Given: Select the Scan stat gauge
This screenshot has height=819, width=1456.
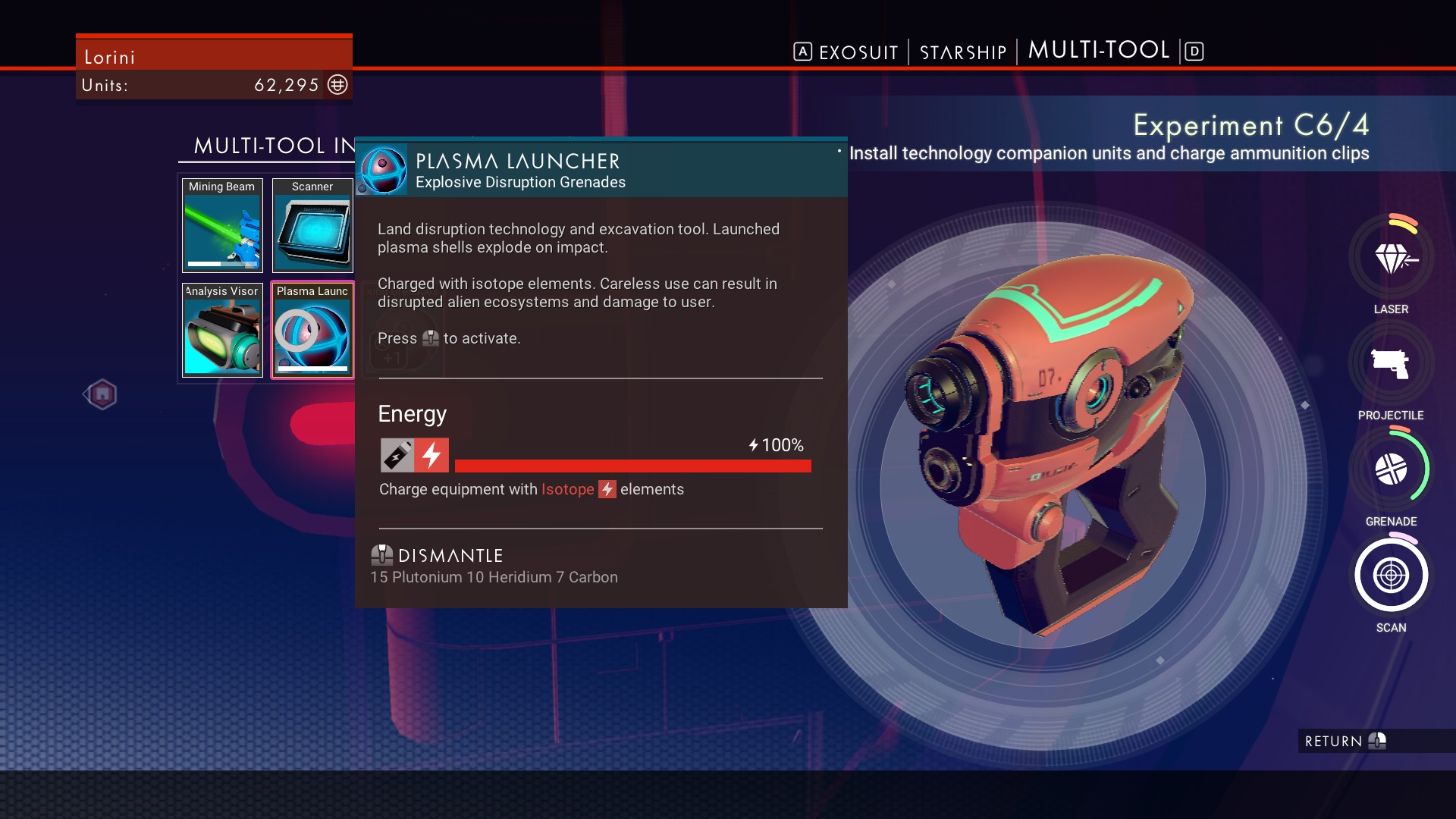Looking at the screenshot, I should pos(1391,576).
